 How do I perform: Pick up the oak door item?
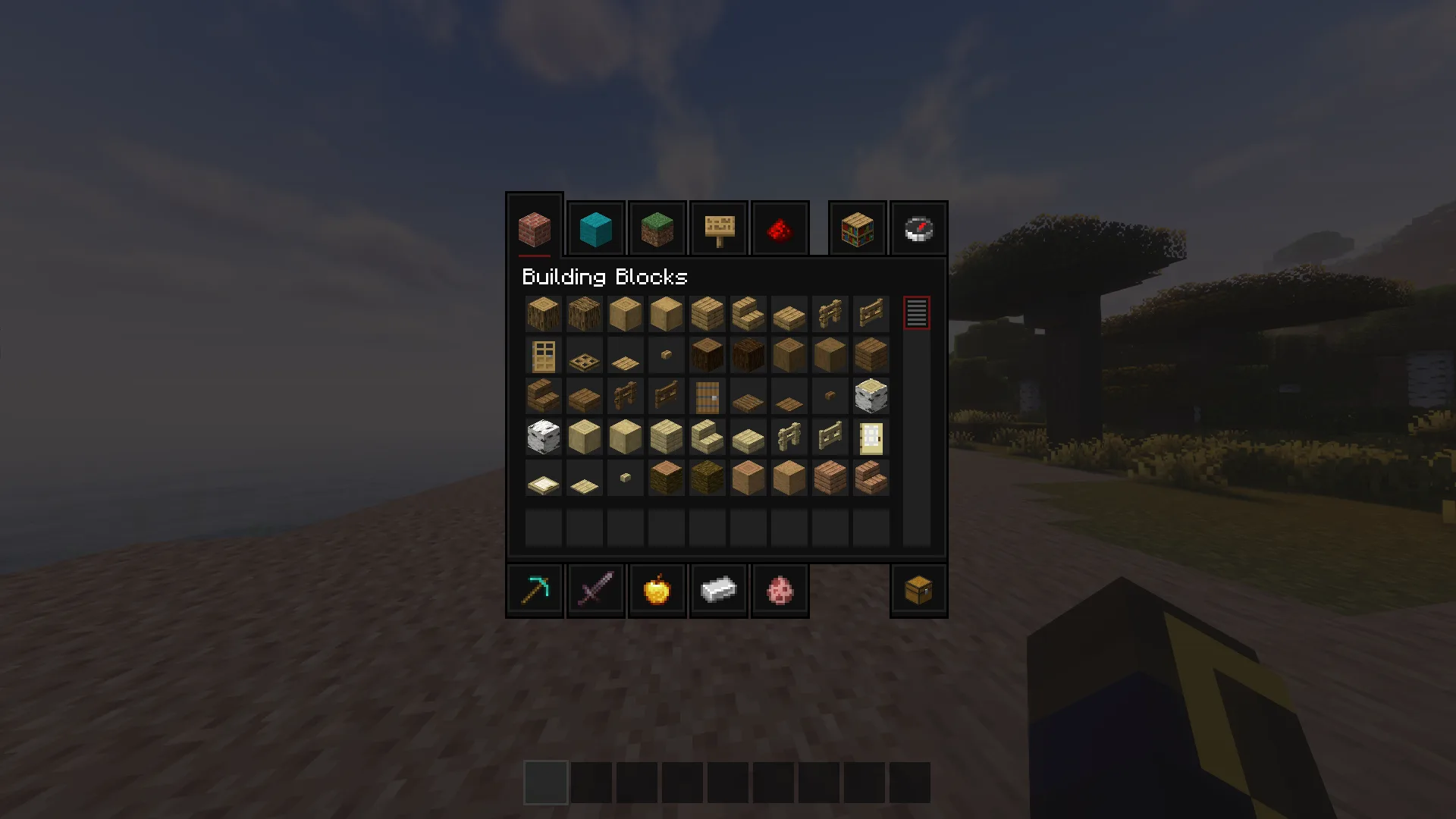click(543, 355)
